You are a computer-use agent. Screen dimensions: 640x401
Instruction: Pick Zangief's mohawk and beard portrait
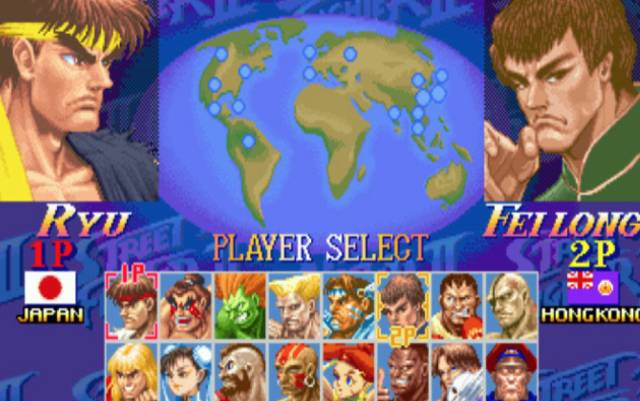(x=241, y=372)
